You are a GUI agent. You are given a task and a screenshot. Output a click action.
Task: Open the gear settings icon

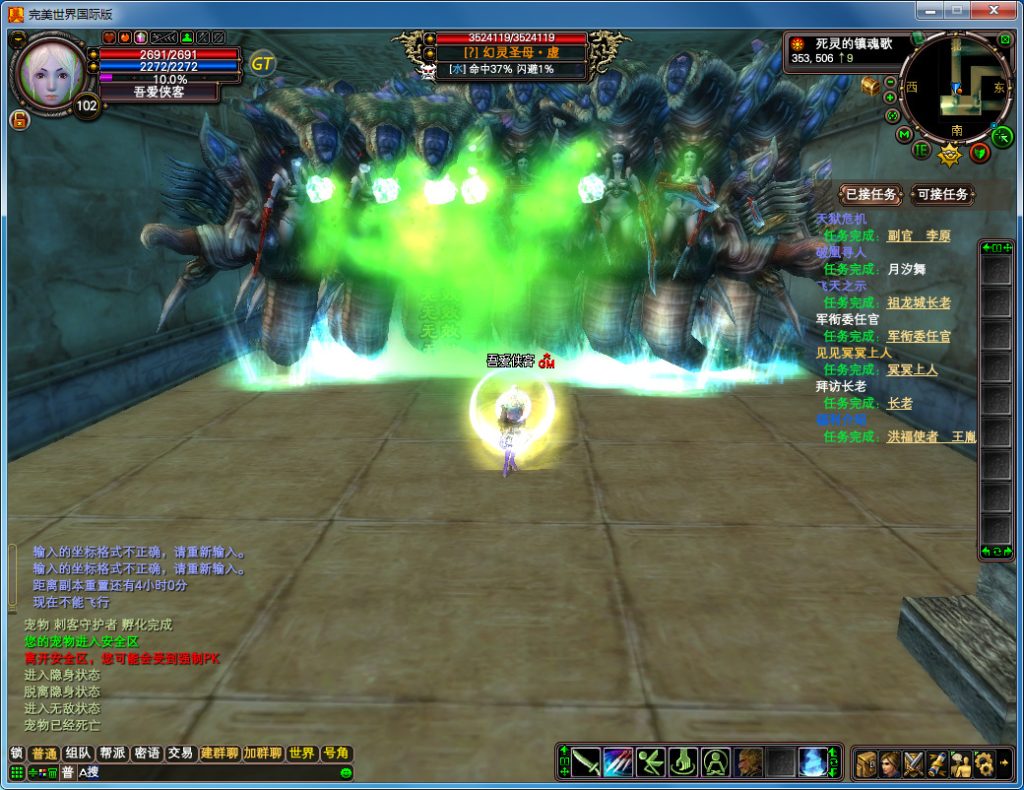983,763
